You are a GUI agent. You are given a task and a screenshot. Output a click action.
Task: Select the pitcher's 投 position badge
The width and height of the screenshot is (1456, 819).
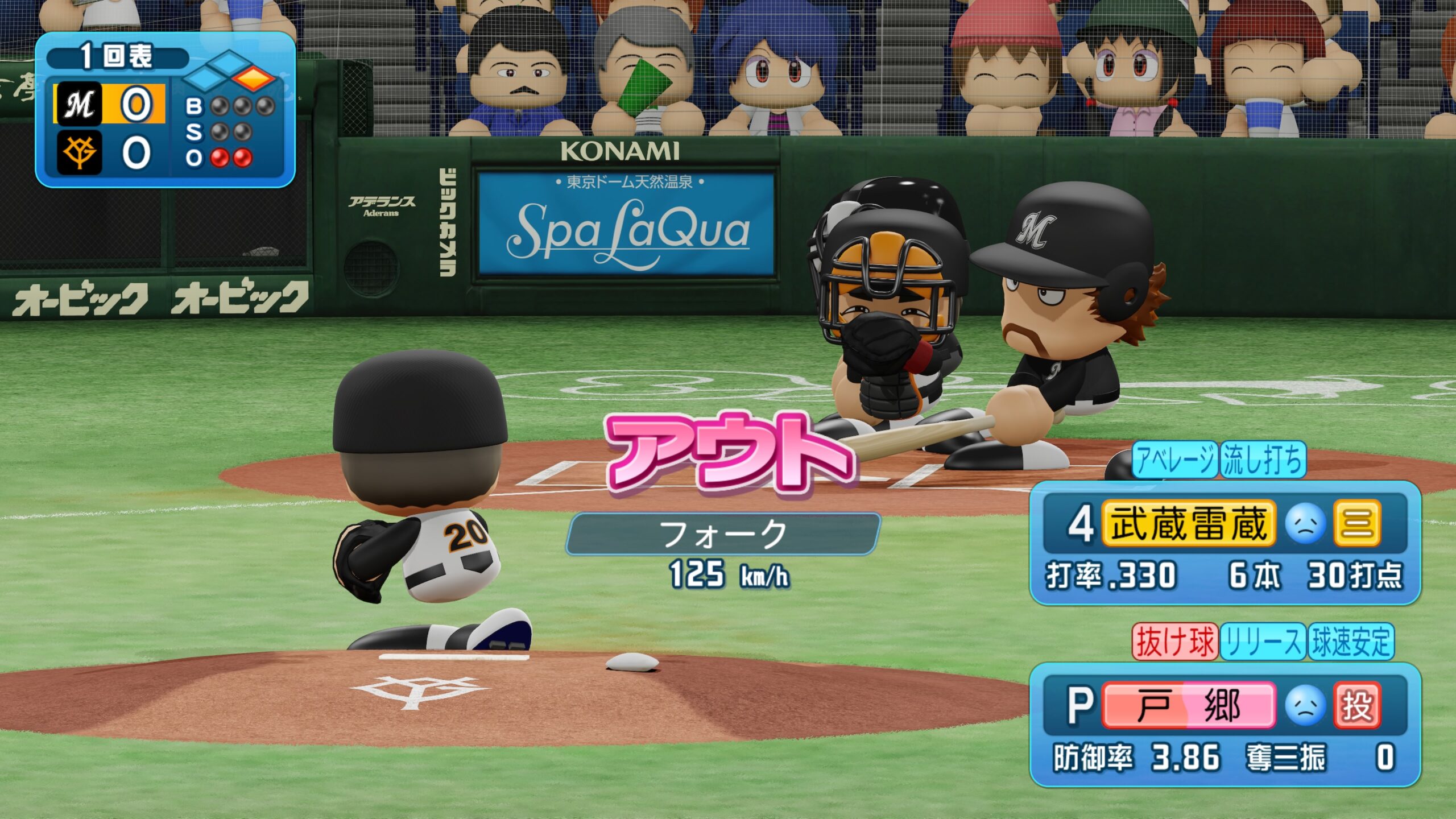point(1357,706)
